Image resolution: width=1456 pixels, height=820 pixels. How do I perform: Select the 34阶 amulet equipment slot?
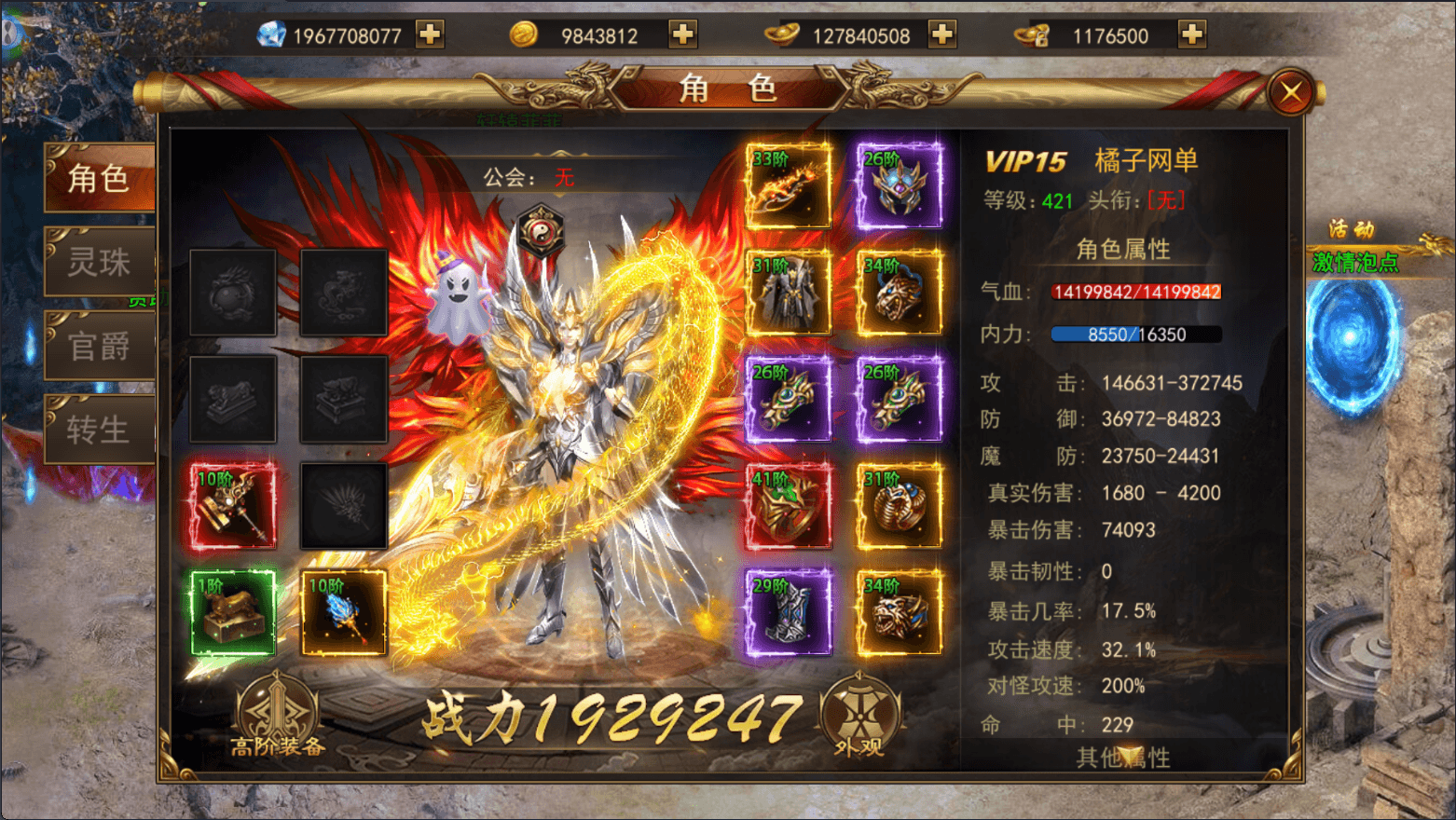pos(898,292)
